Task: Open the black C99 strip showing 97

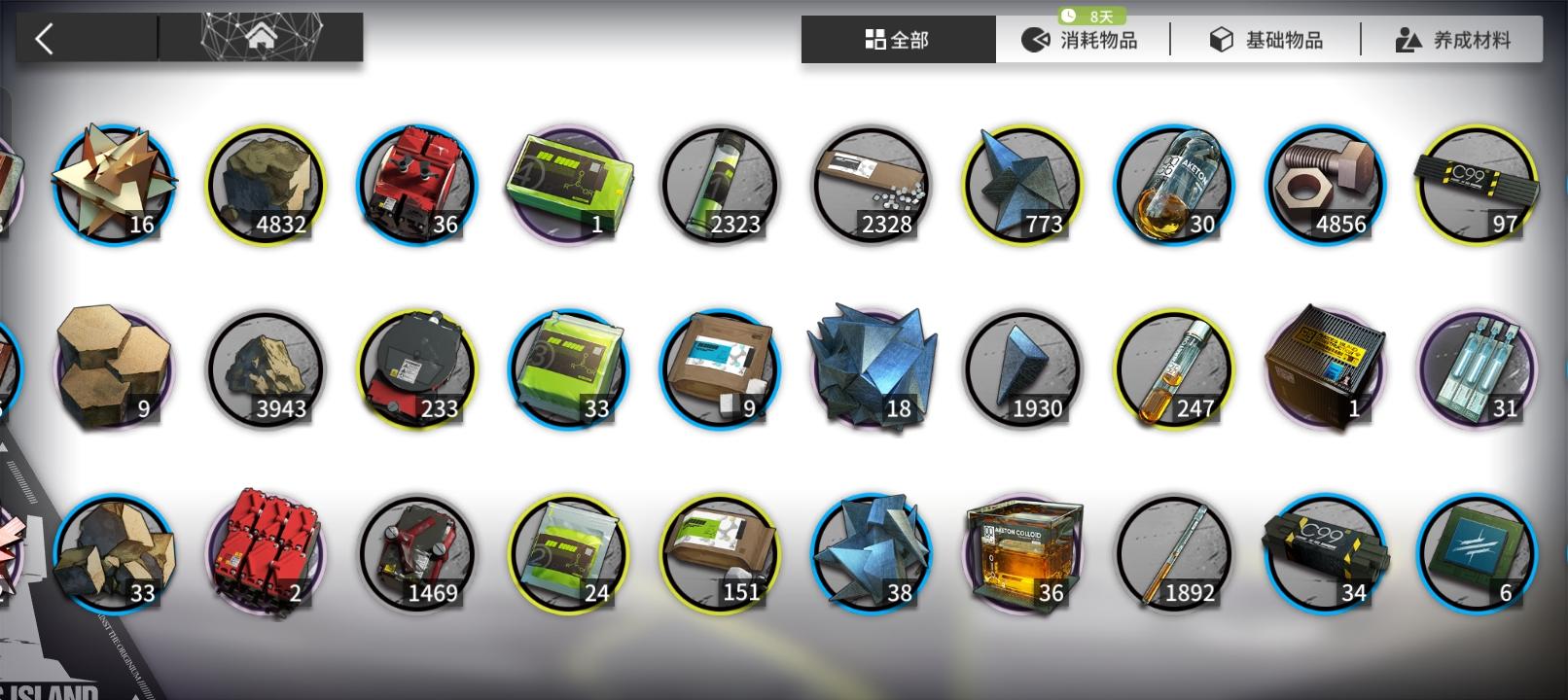Action: 1475,185
